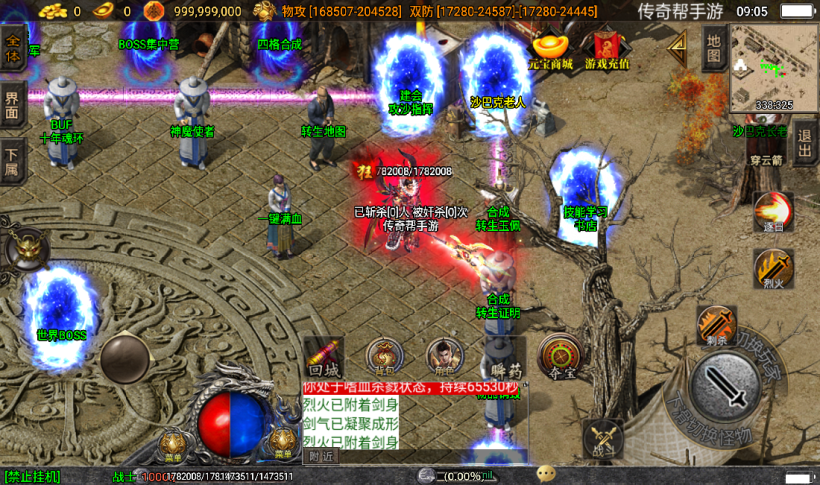
Task: Activate the 烈火 flame sword skill
Action: tap(773, 269)
